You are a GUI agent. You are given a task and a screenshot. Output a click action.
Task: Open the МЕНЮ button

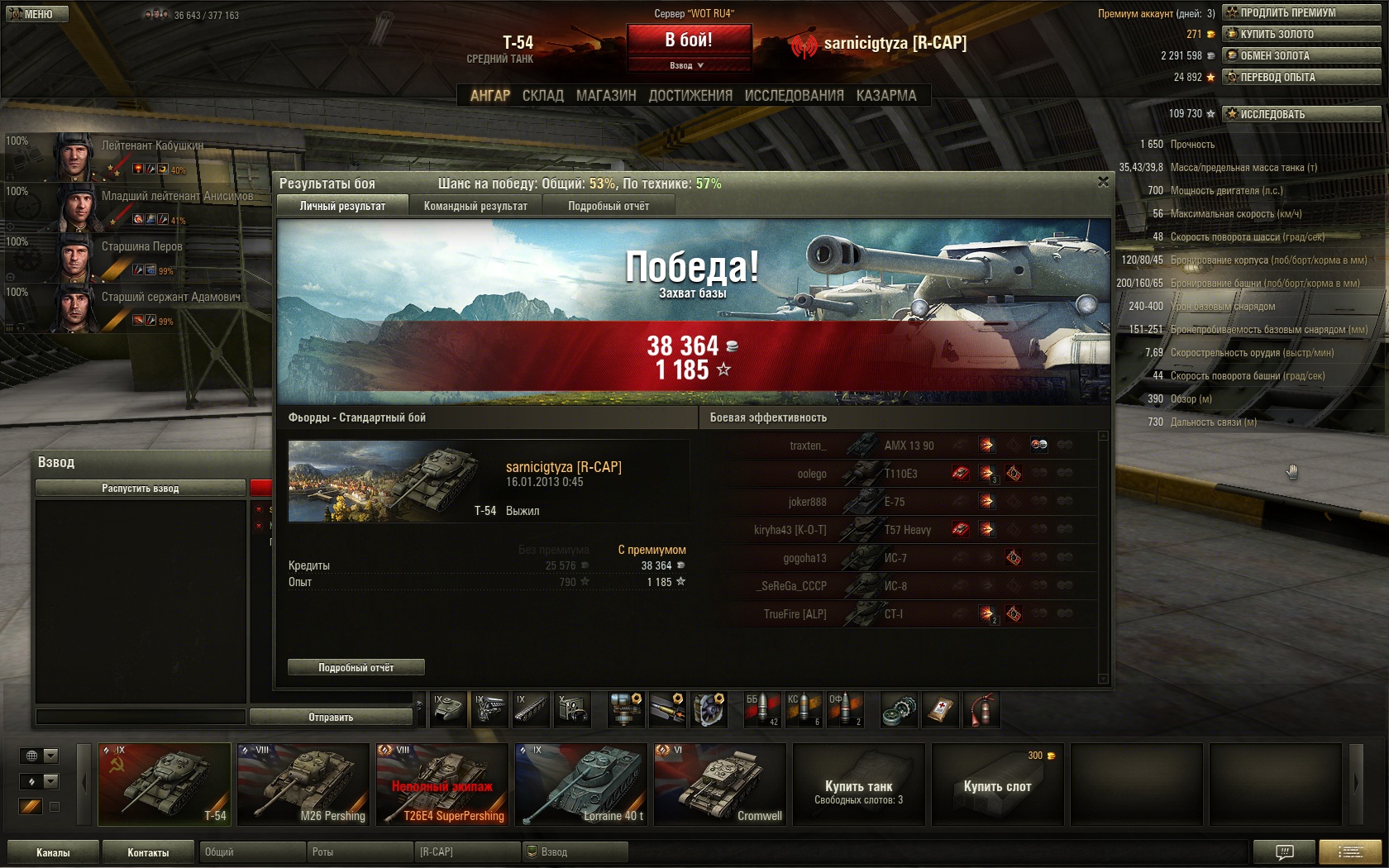[37, 14]
